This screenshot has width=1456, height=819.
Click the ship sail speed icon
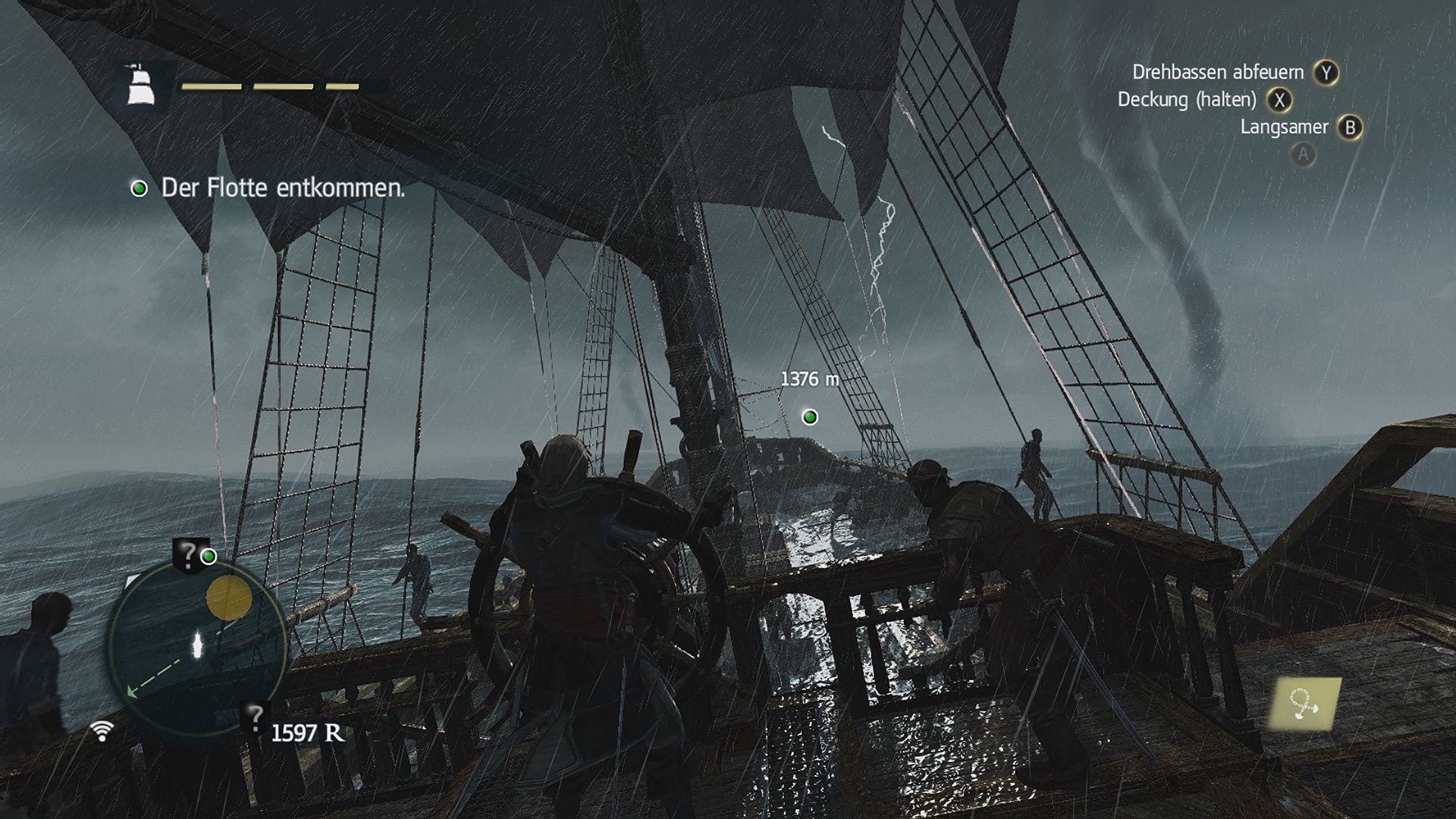point(140,83)
